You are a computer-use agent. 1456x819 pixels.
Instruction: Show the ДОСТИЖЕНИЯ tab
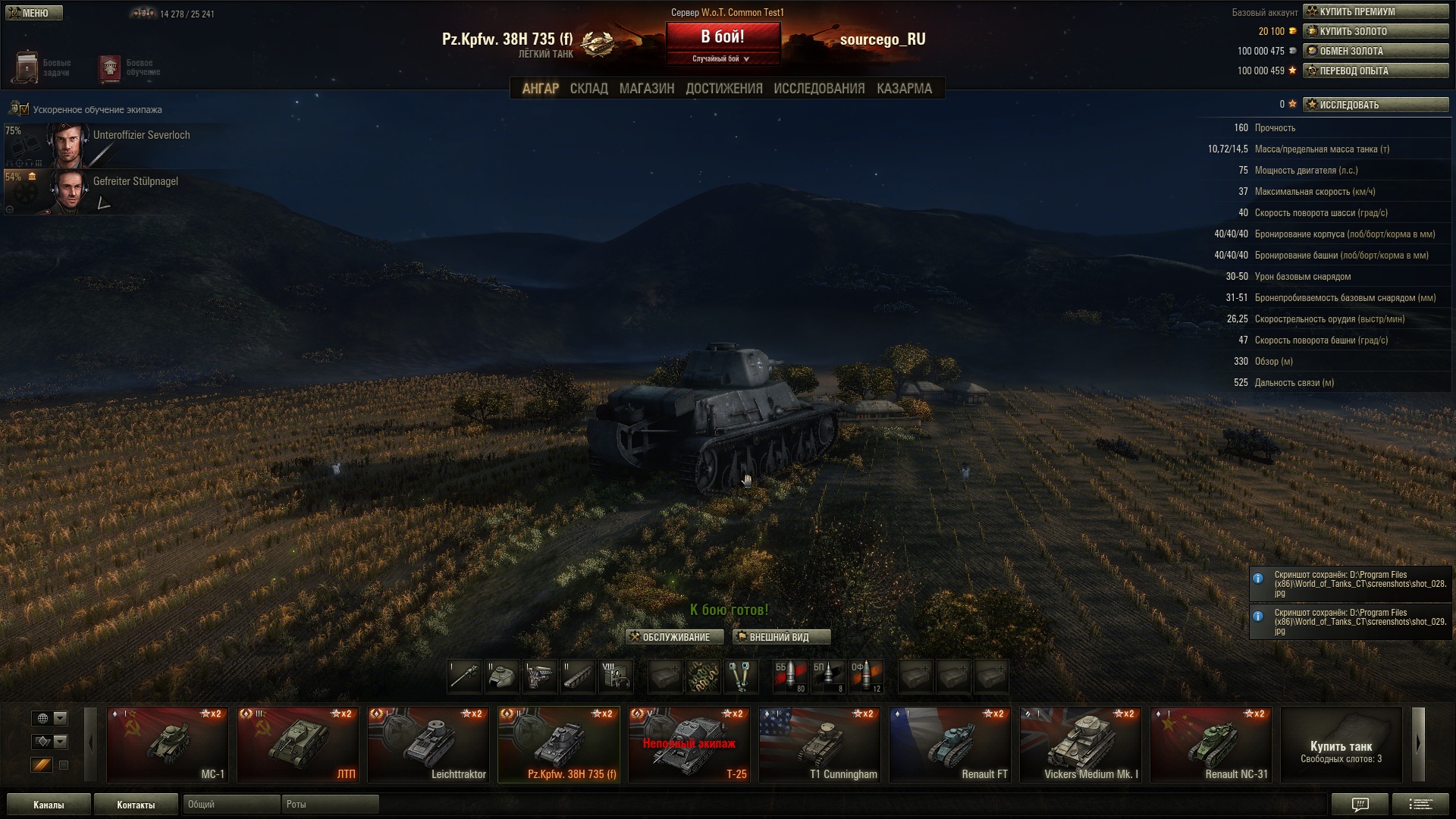tap(723, 89)
